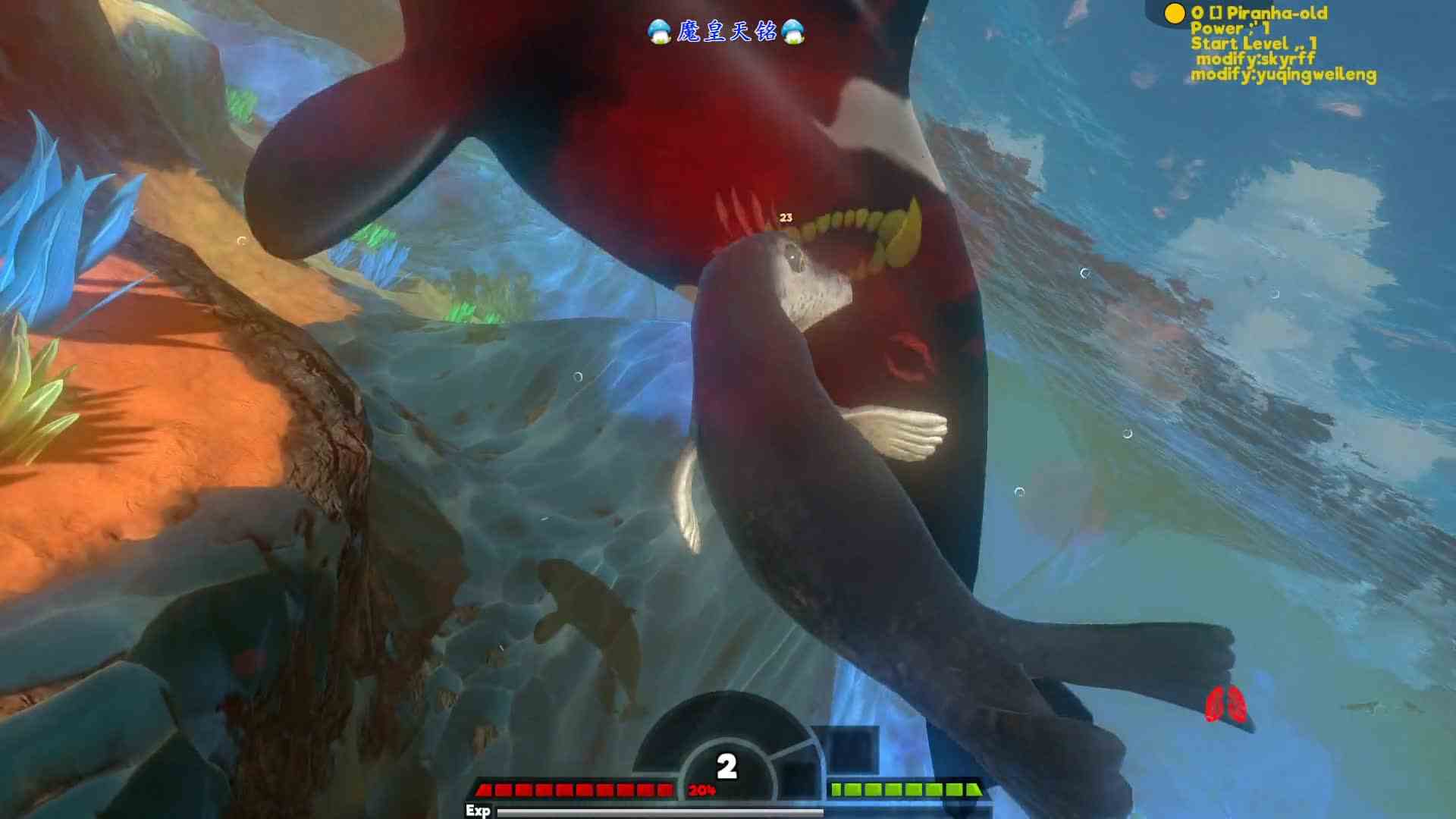Click the first green stamina segment
The image size is (1456, 819).
pos(838,789)
